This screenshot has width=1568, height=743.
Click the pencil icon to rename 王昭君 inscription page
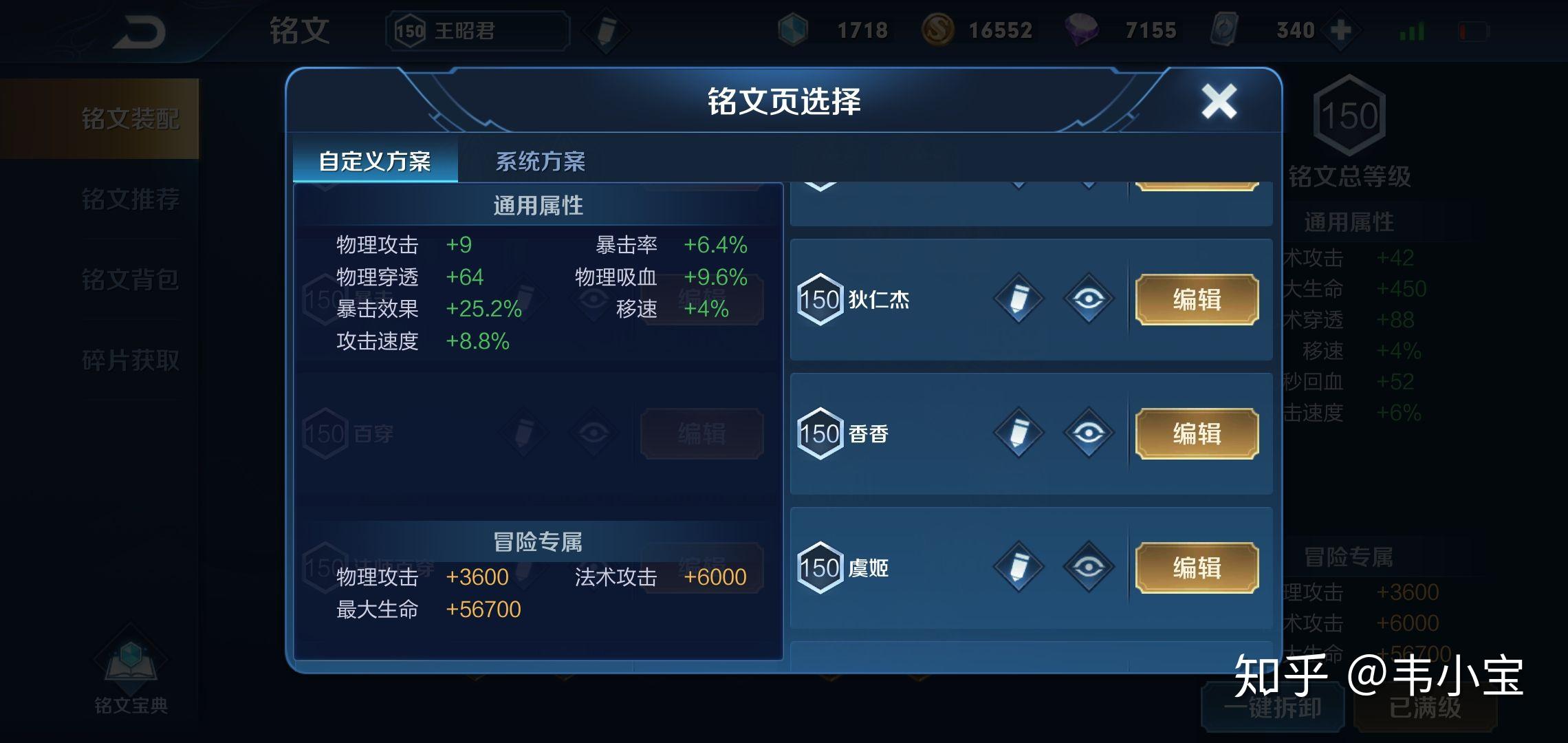tap(607, 30)
